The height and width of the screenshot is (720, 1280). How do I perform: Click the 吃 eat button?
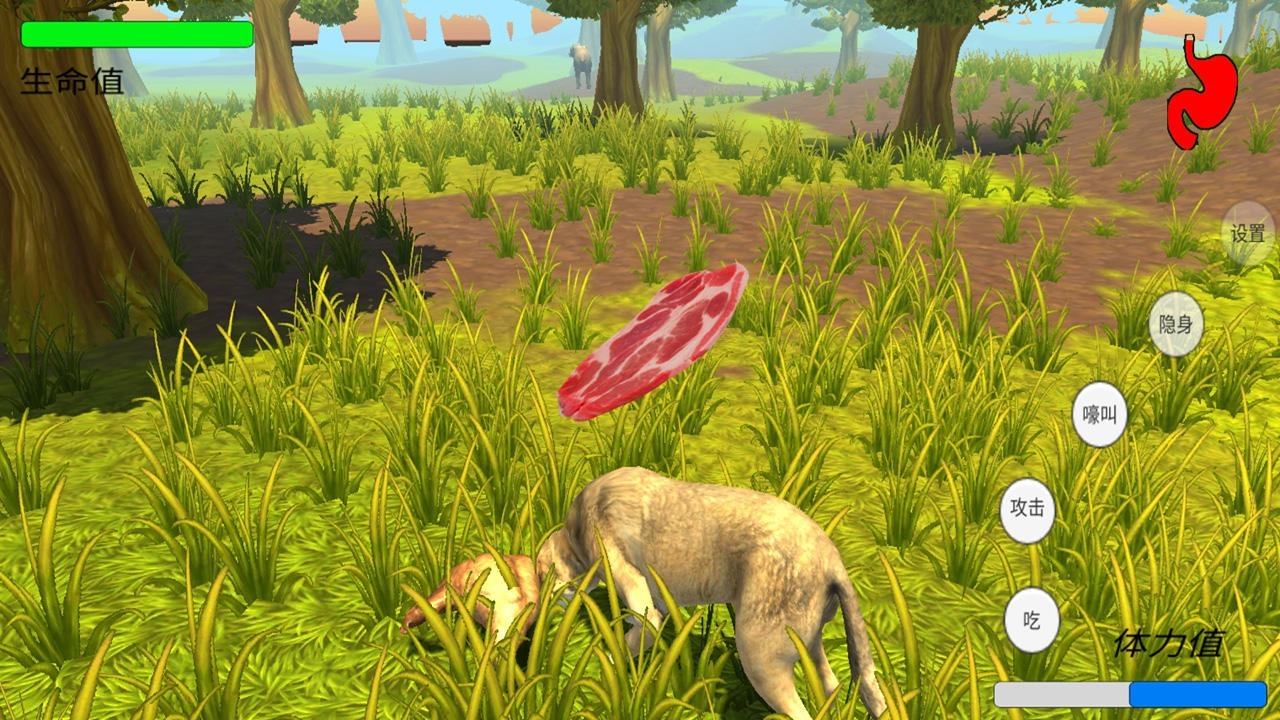point(1032,620)
